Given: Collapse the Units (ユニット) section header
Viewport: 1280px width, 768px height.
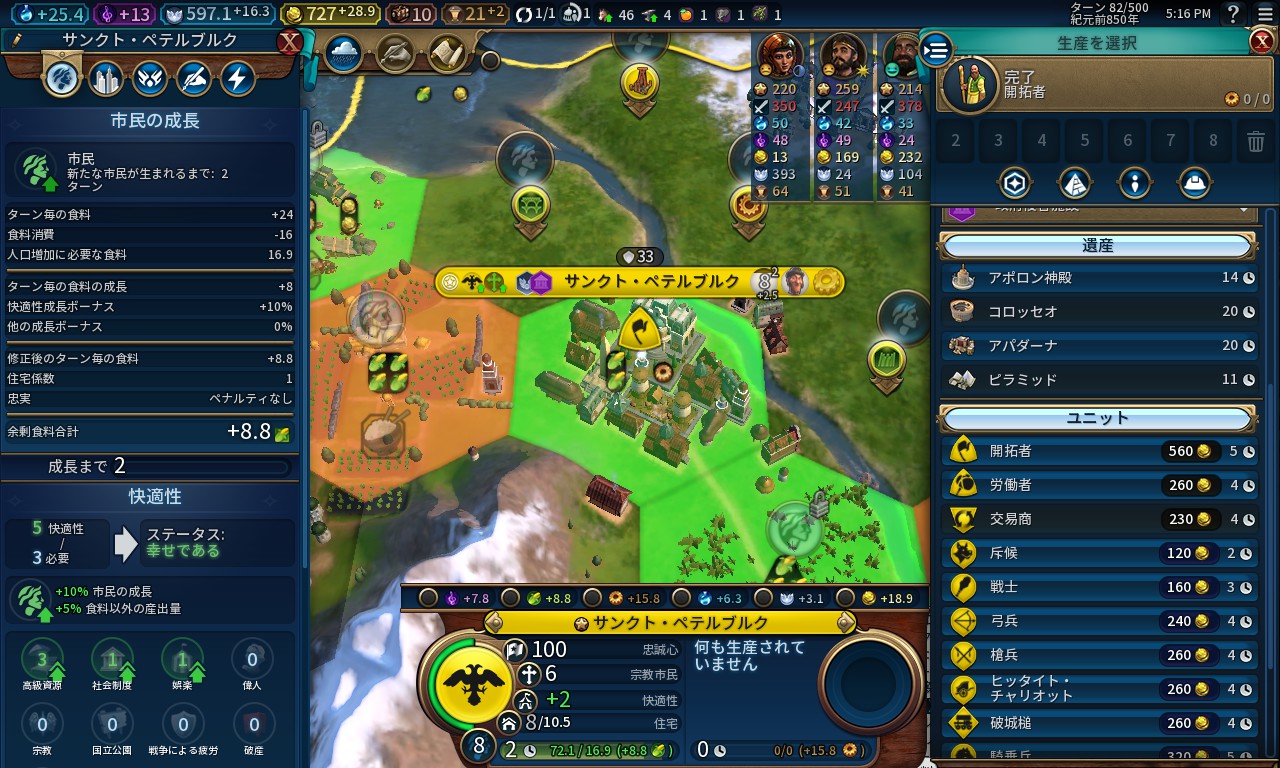Looking at the screenshot, I should (x=1097, y=418).
